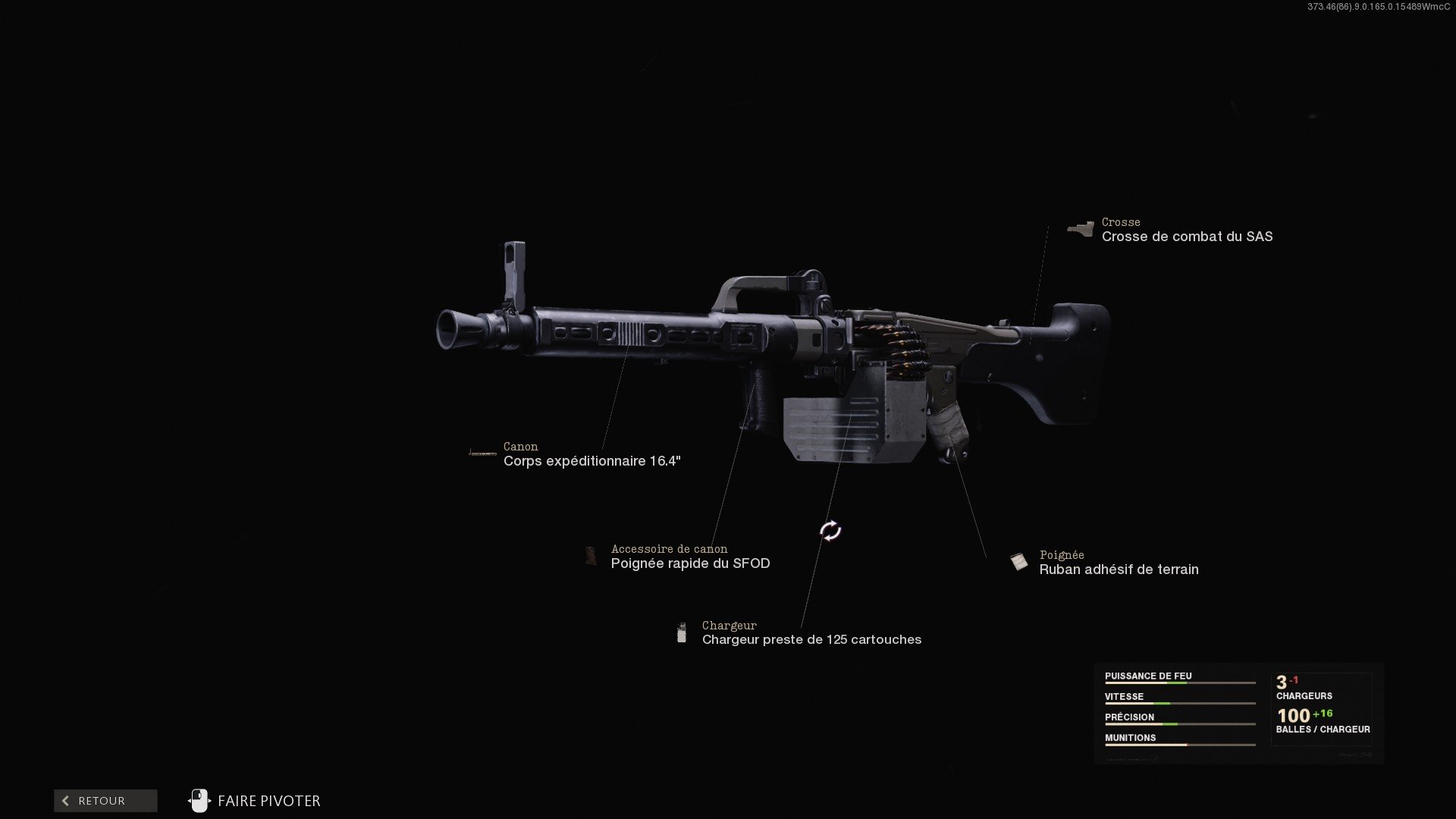Select Corps expéditionnaire 16.4" attachment label
The height and width of the screenshot is (819, 1456).
pos(592,459)
